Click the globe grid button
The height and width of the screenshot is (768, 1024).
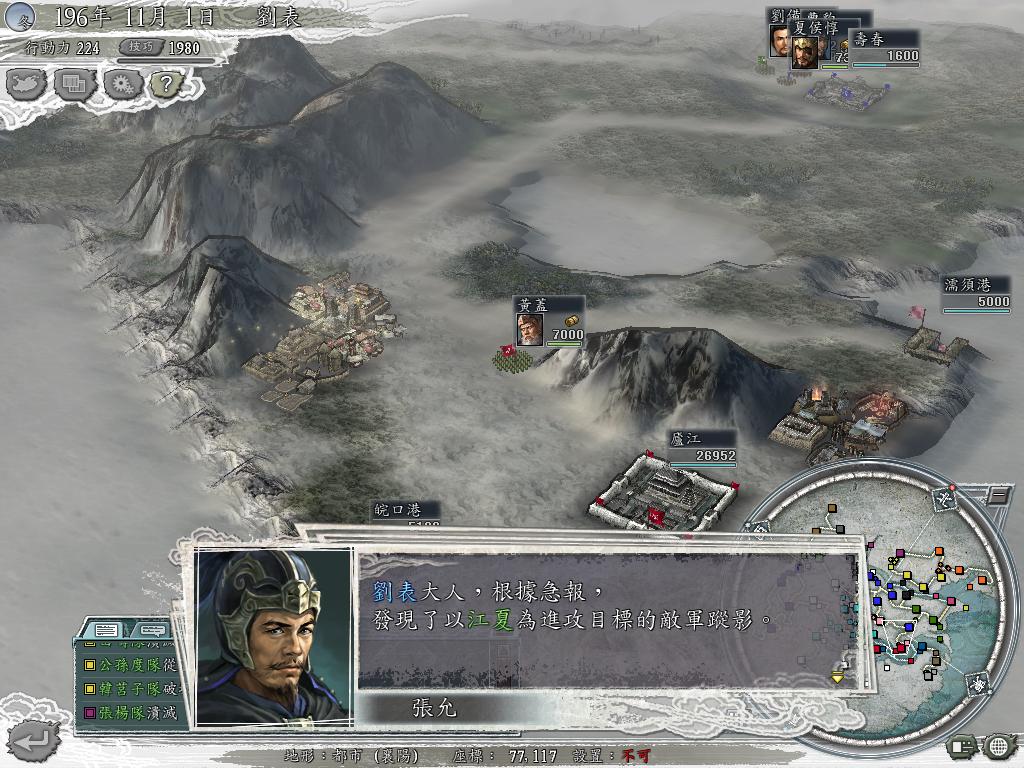(998, 745)
